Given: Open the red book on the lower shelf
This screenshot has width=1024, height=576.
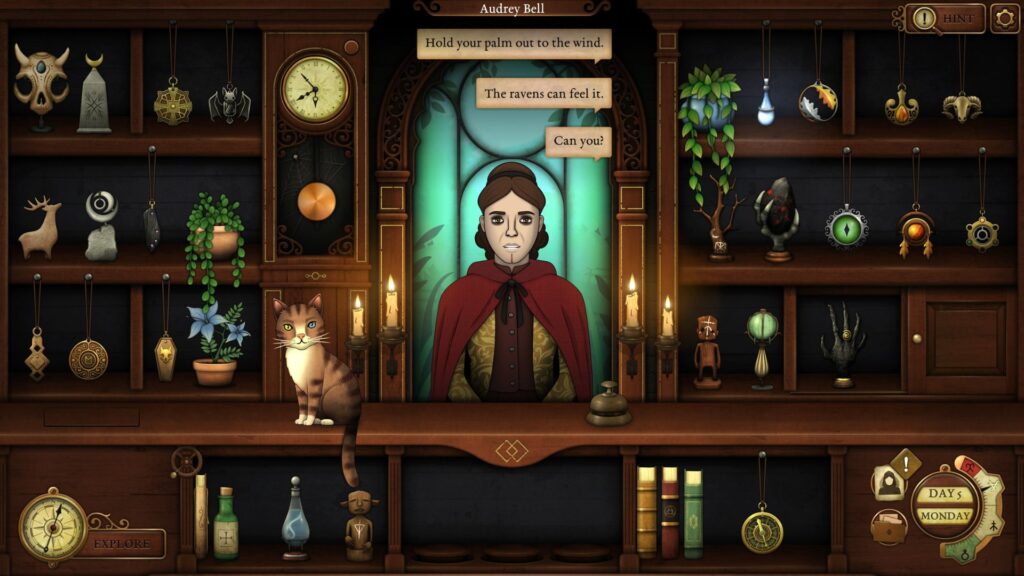Looking at the screenshot, I should coord(669,512).
